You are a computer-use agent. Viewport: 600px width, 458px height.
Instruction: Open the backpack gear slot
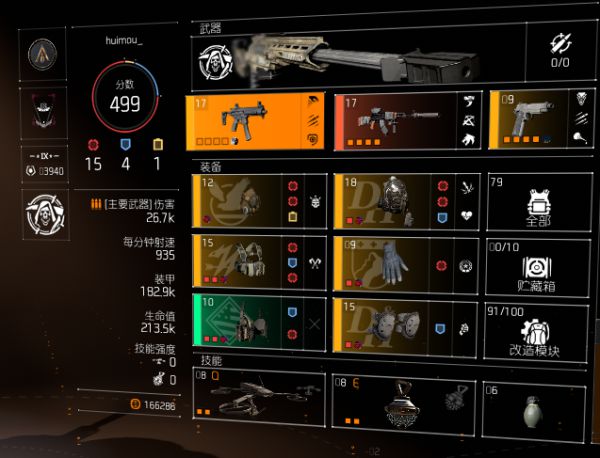click(x=408, y=200)
